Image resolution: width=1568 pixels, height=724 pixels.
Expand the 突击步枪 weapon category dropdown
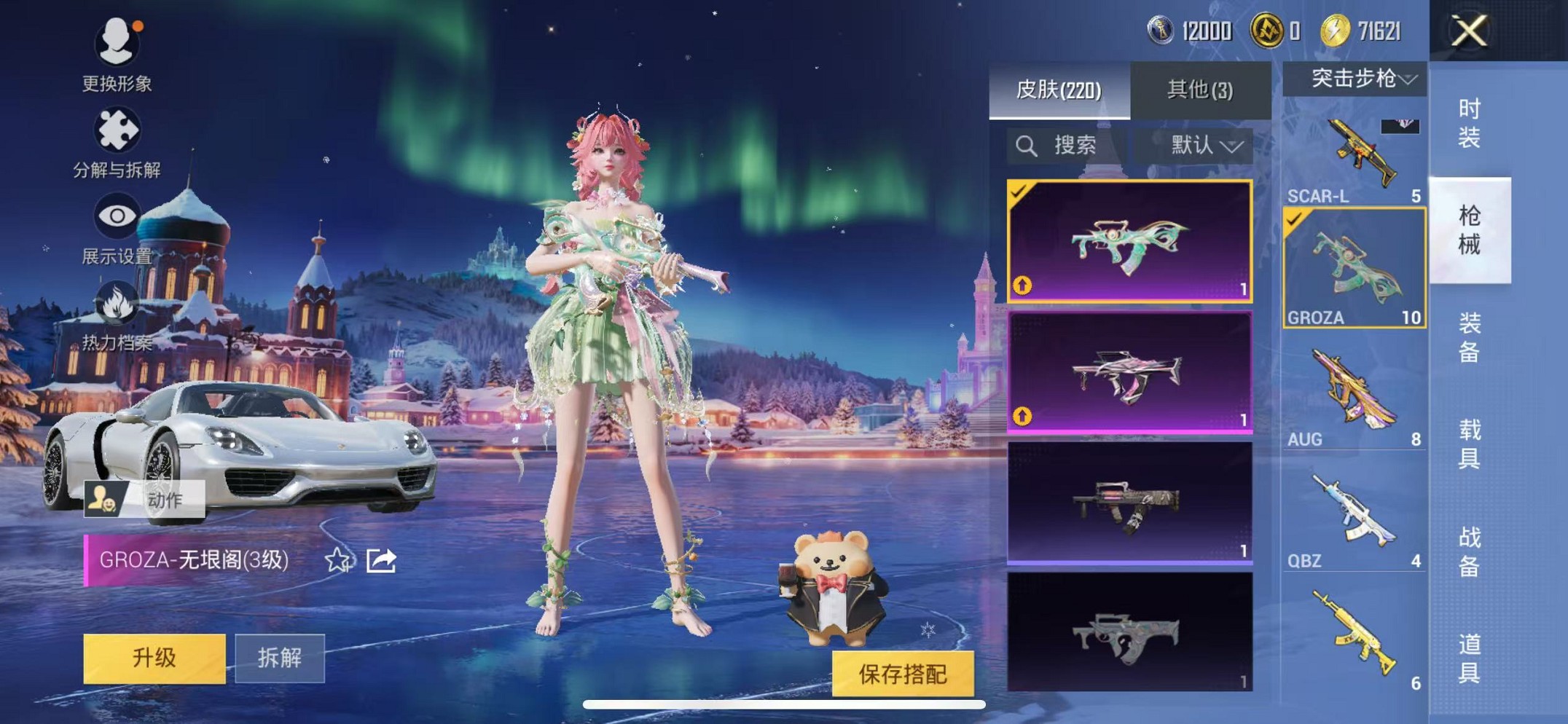pos(1355,80)
